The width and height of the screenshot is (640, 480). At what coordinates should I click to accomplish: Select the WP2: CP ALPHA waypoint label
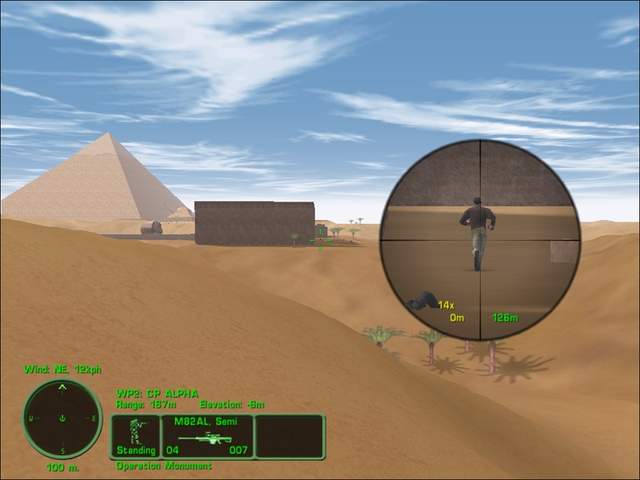[158, 393]
